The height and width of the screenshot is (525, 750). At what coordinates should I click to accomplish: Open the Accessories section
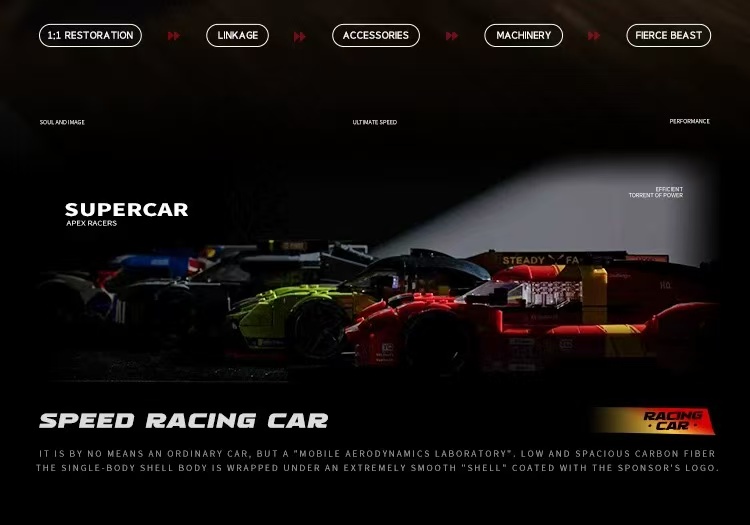click(375, 36)
